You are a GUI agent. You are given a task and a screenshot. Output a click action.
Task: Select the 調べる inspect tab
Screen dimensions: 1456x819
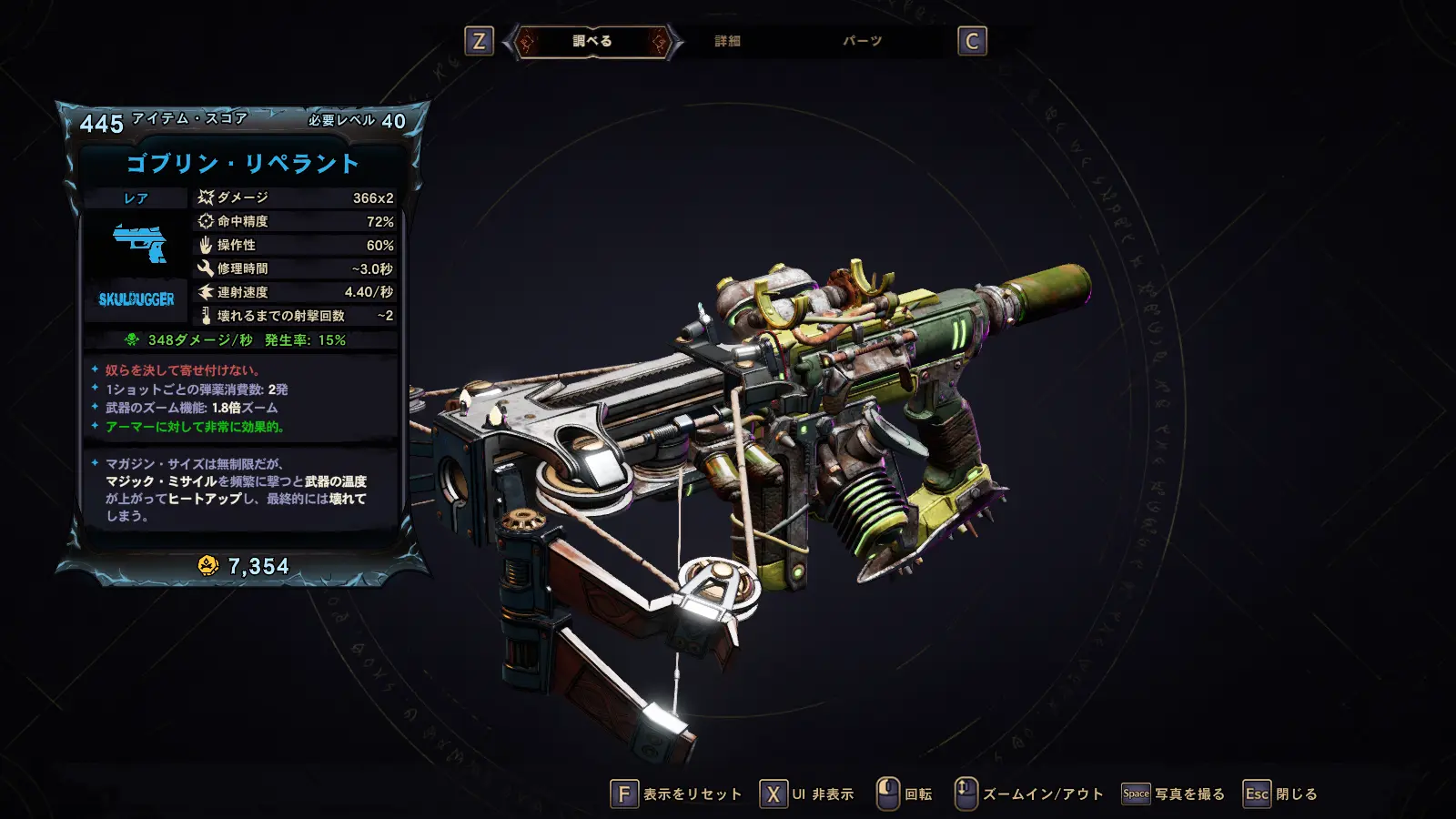[x=592, y=41]
